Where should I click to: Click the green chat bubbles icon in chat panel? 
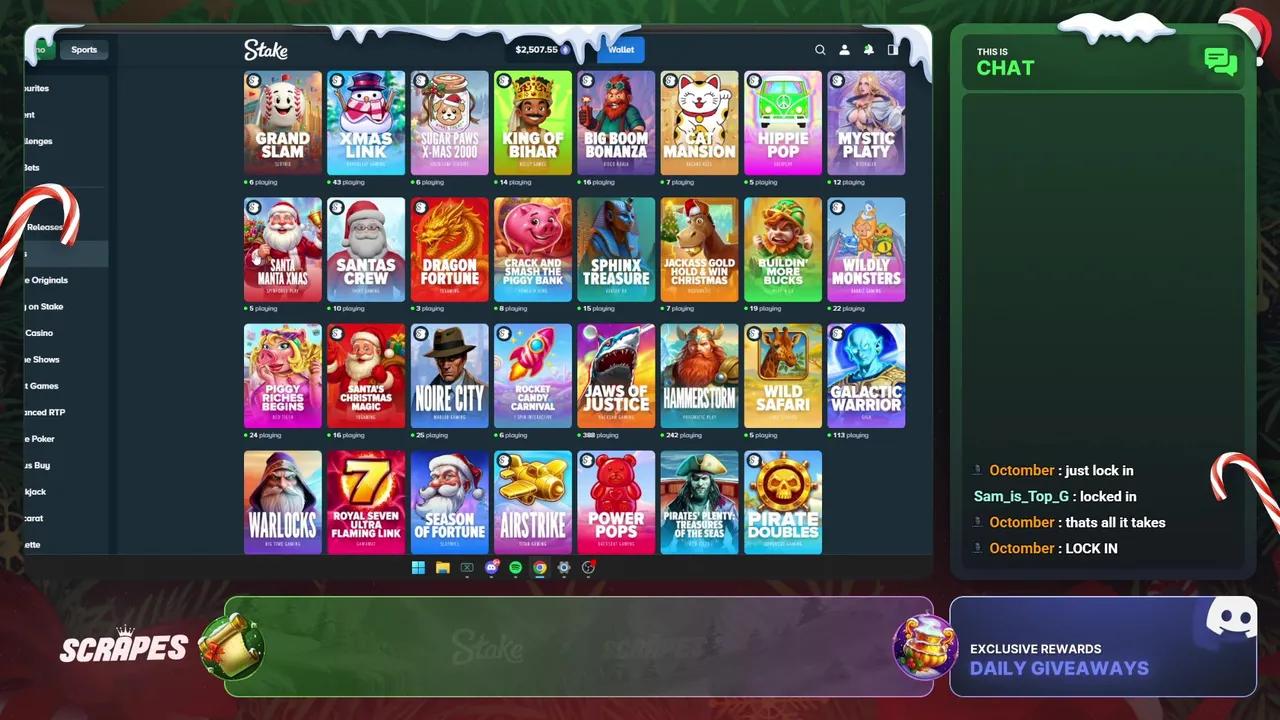point(1220,62)
